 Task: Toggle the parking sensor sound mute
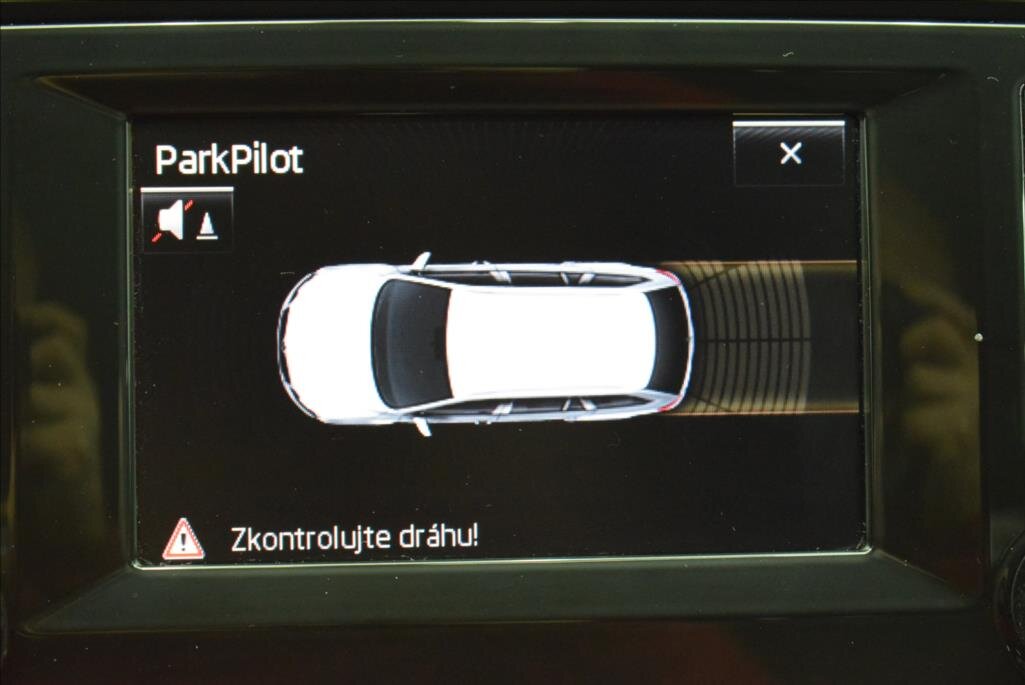(187, 220)
